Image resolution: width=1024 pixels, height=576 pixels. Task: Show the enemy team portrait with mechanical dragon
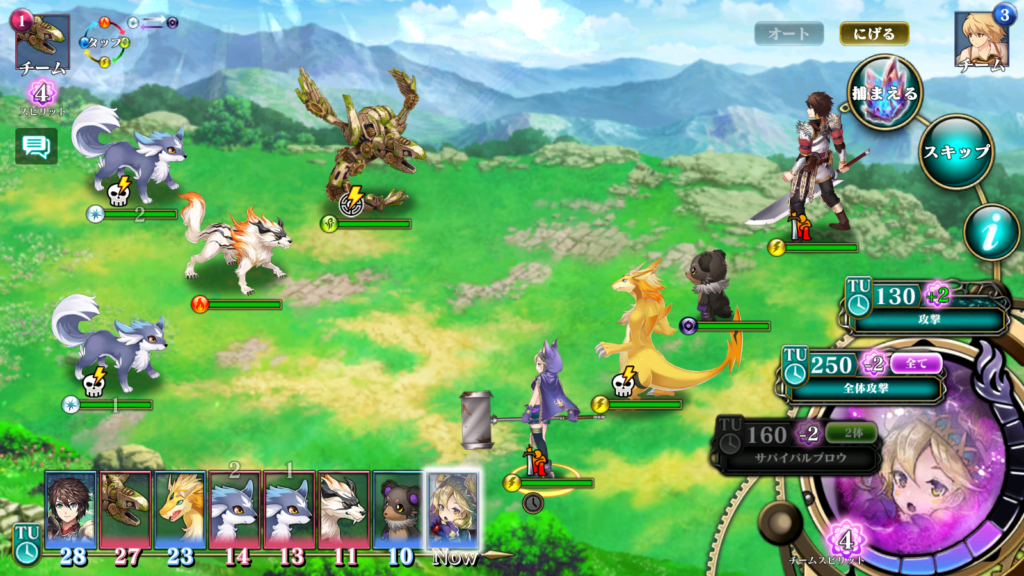42,40
